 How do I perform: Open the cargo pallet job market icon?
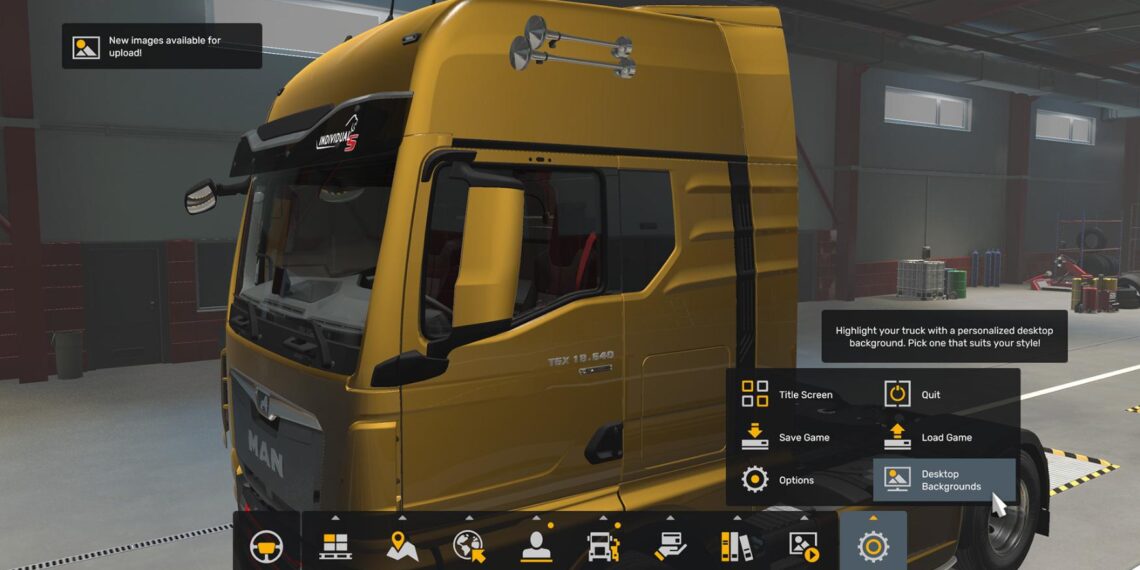[x=335, y=545]
